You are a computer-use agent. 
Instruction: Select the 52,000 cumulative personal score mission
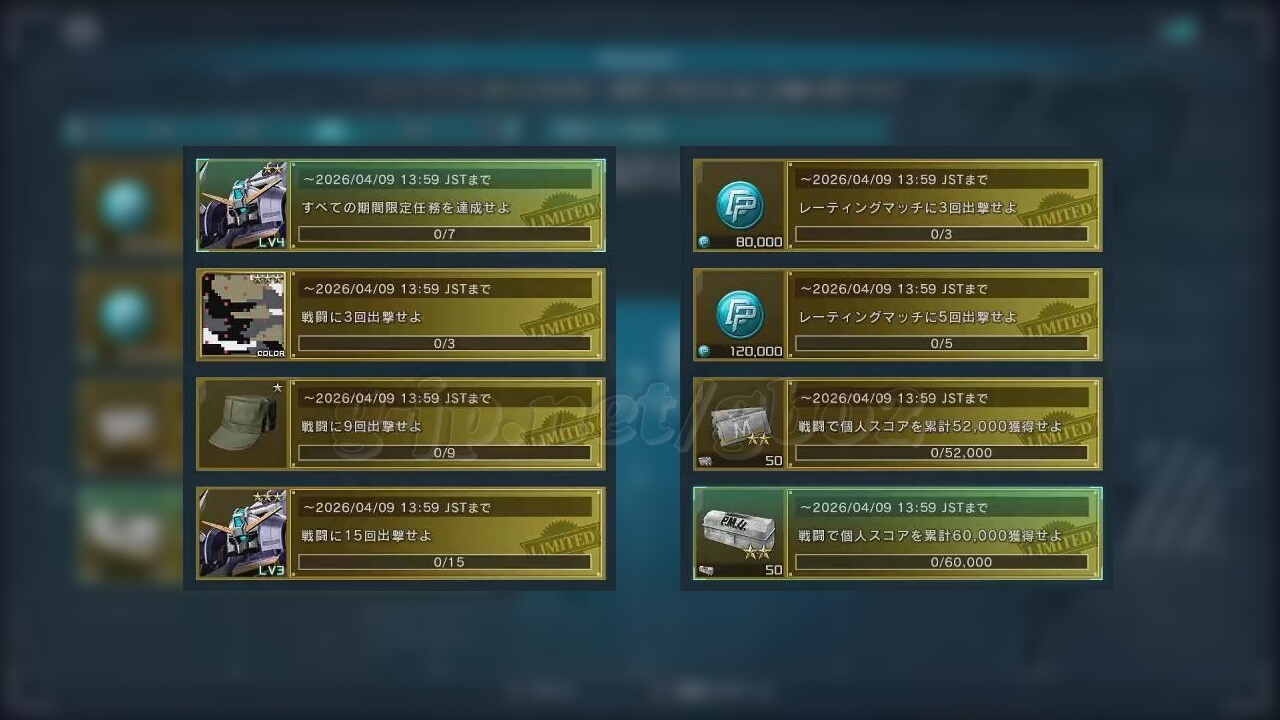(x=942, y=424)
